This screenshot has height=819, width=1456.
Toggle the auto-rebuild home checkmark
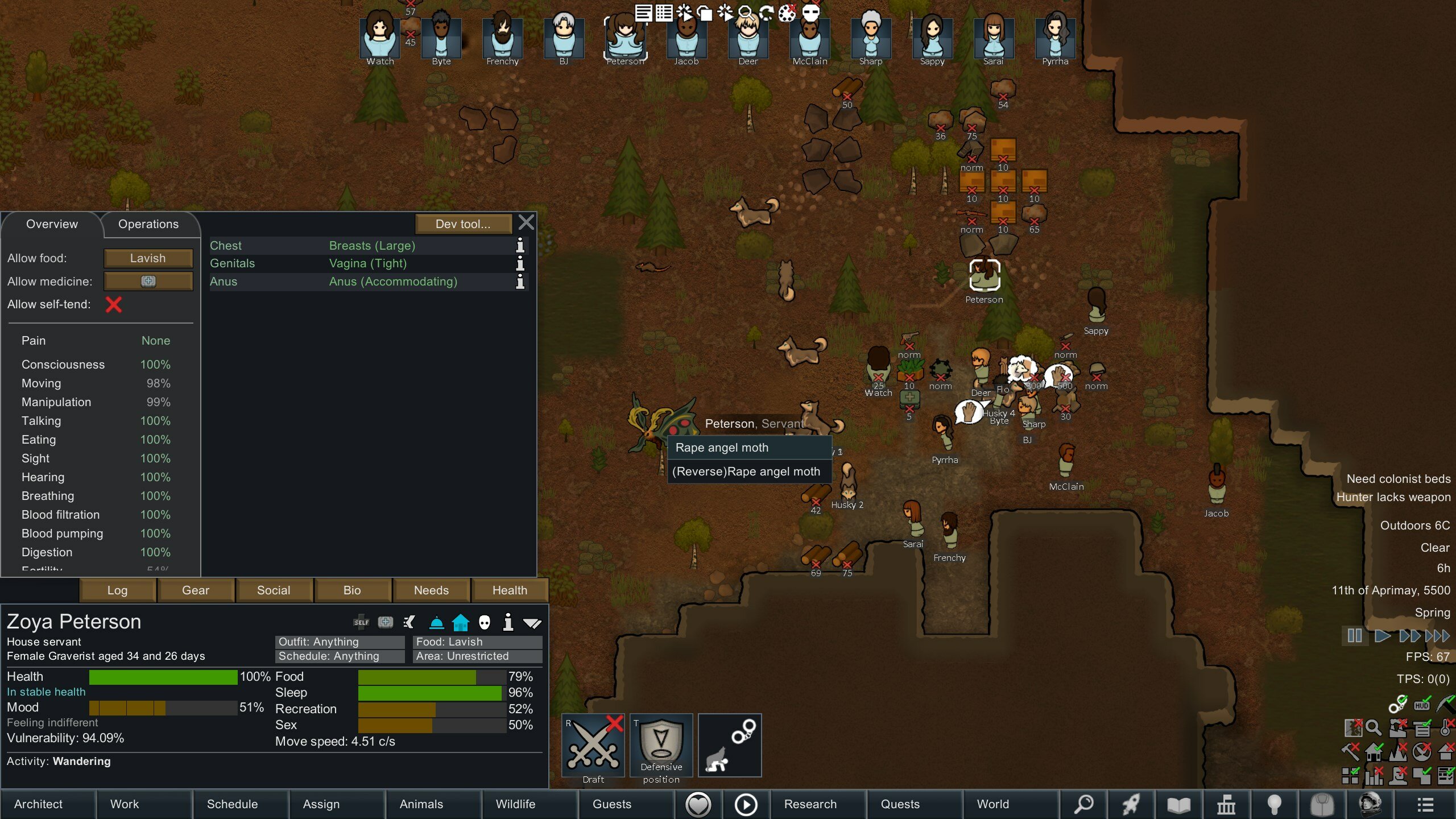pos(1374,752)
